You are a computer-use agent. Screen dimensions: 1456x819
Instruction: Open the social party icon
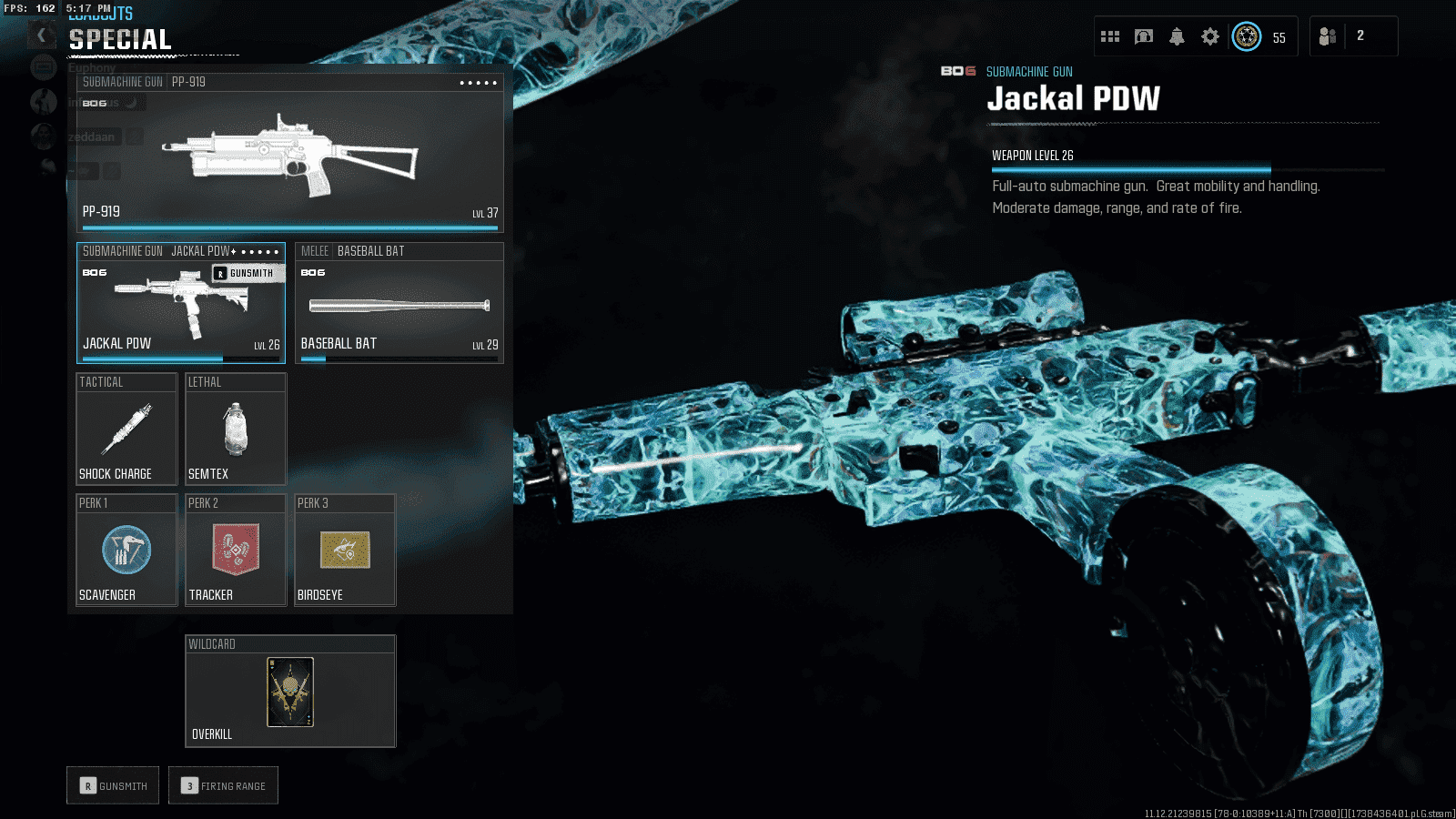(x=1328, y=36)
